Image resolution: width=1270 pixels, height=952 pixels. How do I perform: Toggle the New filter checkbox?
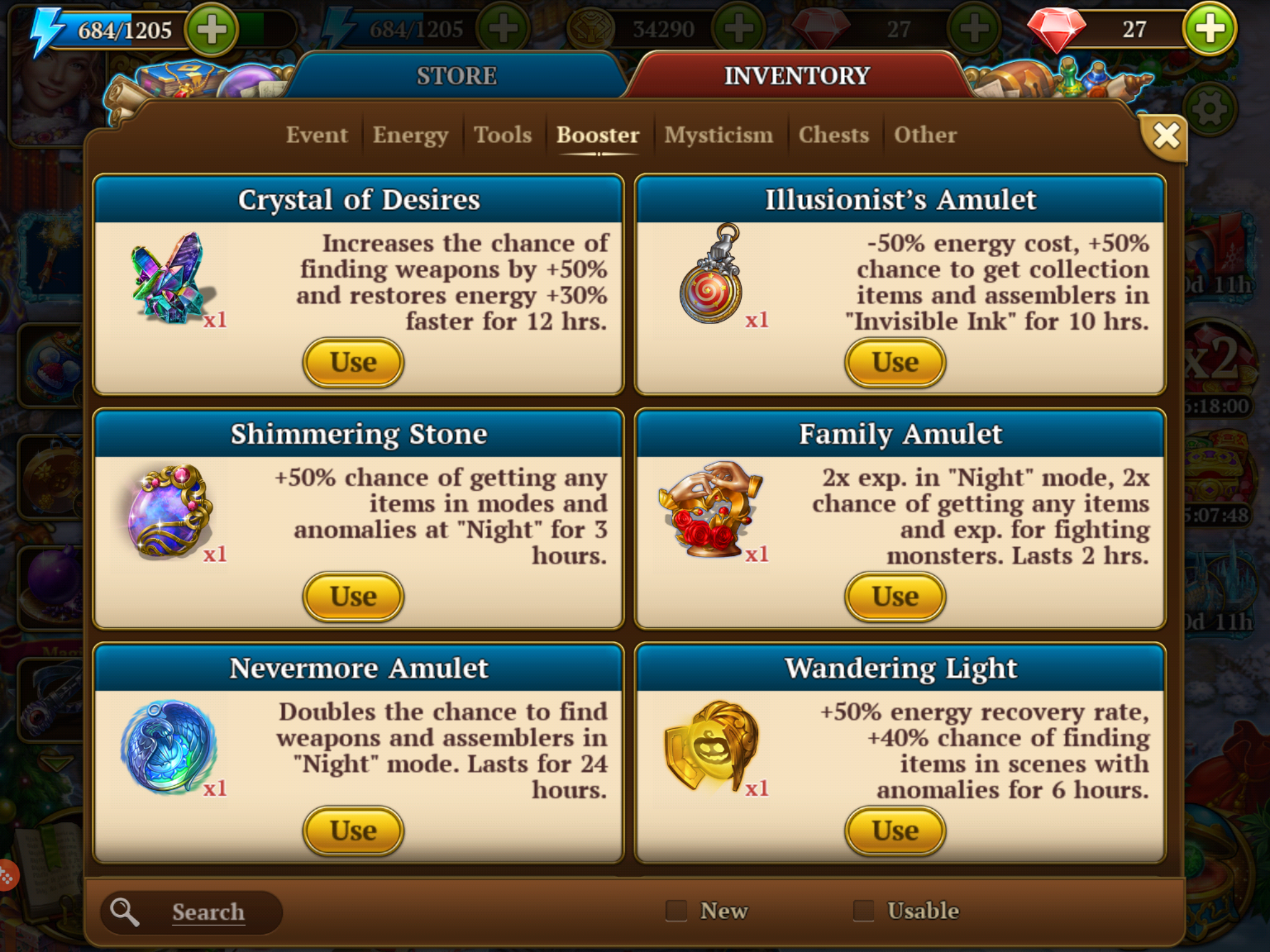click(676, 911)
